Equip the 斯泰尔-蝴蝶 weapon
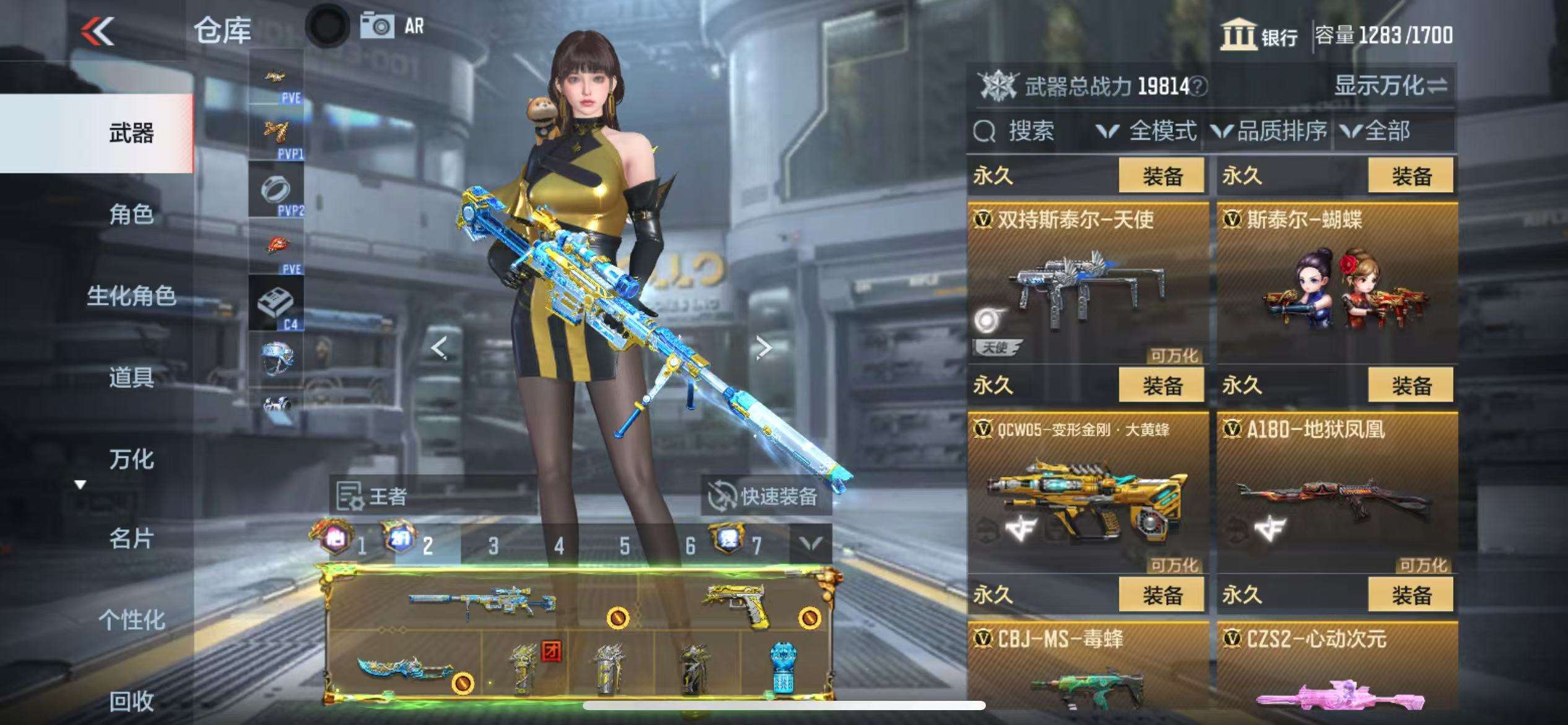The image size is (1568, 725). 1411,176
